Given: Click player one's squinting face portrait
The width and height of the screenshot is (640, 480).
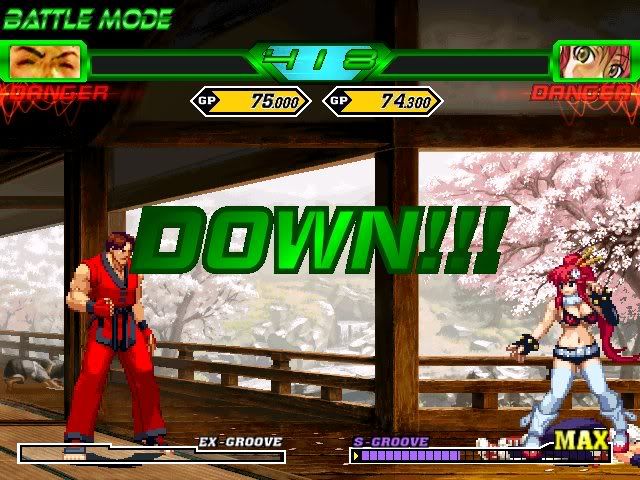Looking at the screenshot, I should coord(46,62).
